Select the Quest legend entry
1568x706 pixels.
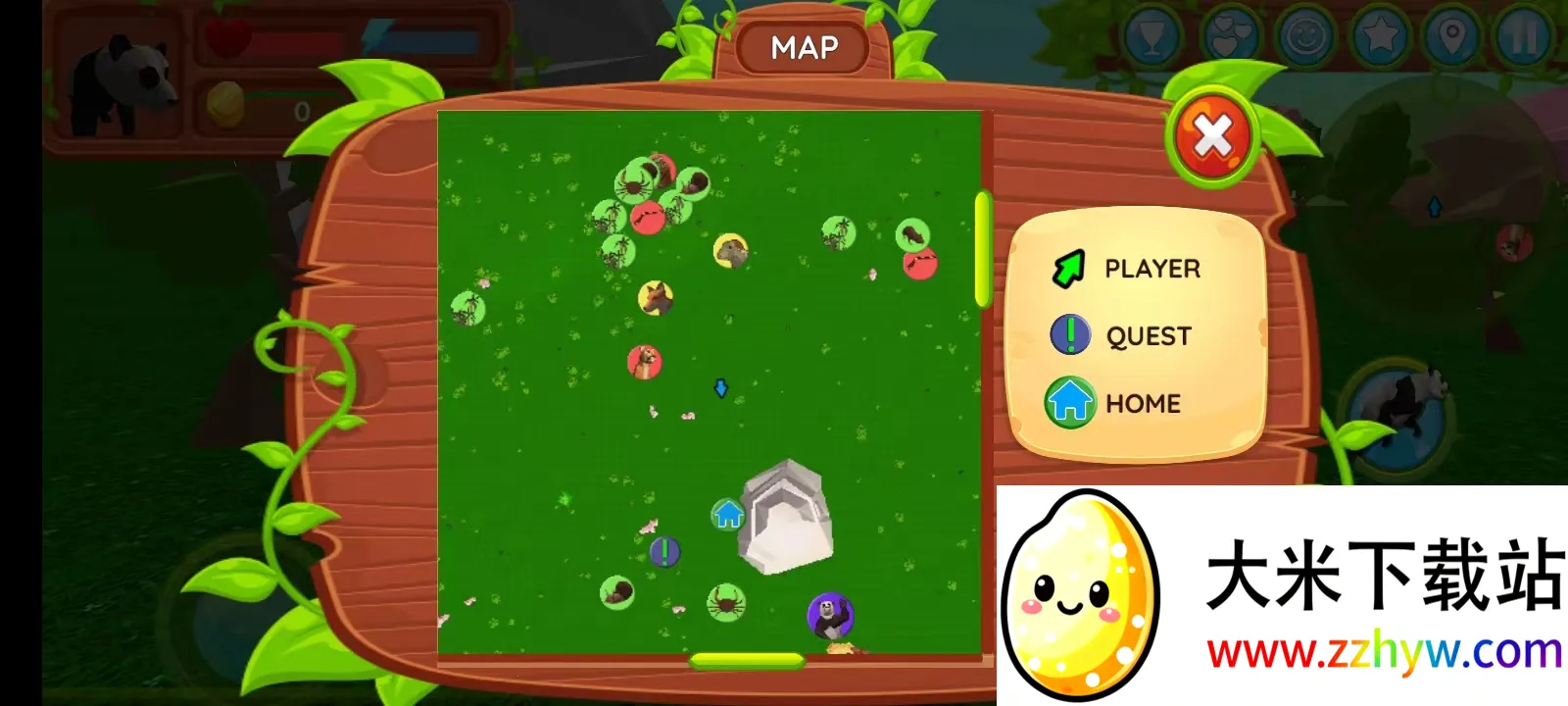pyautogui.click(x=1122, y=335)
